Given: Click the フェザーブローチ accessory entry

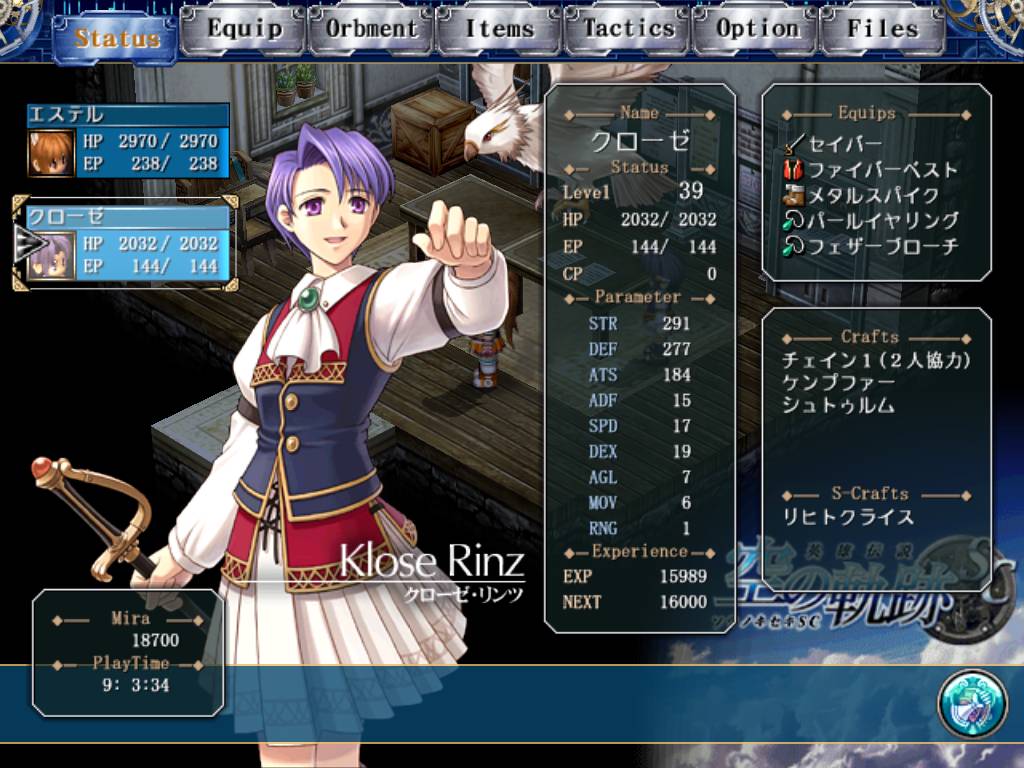Looking at the screenshot, I should point(882,246).
